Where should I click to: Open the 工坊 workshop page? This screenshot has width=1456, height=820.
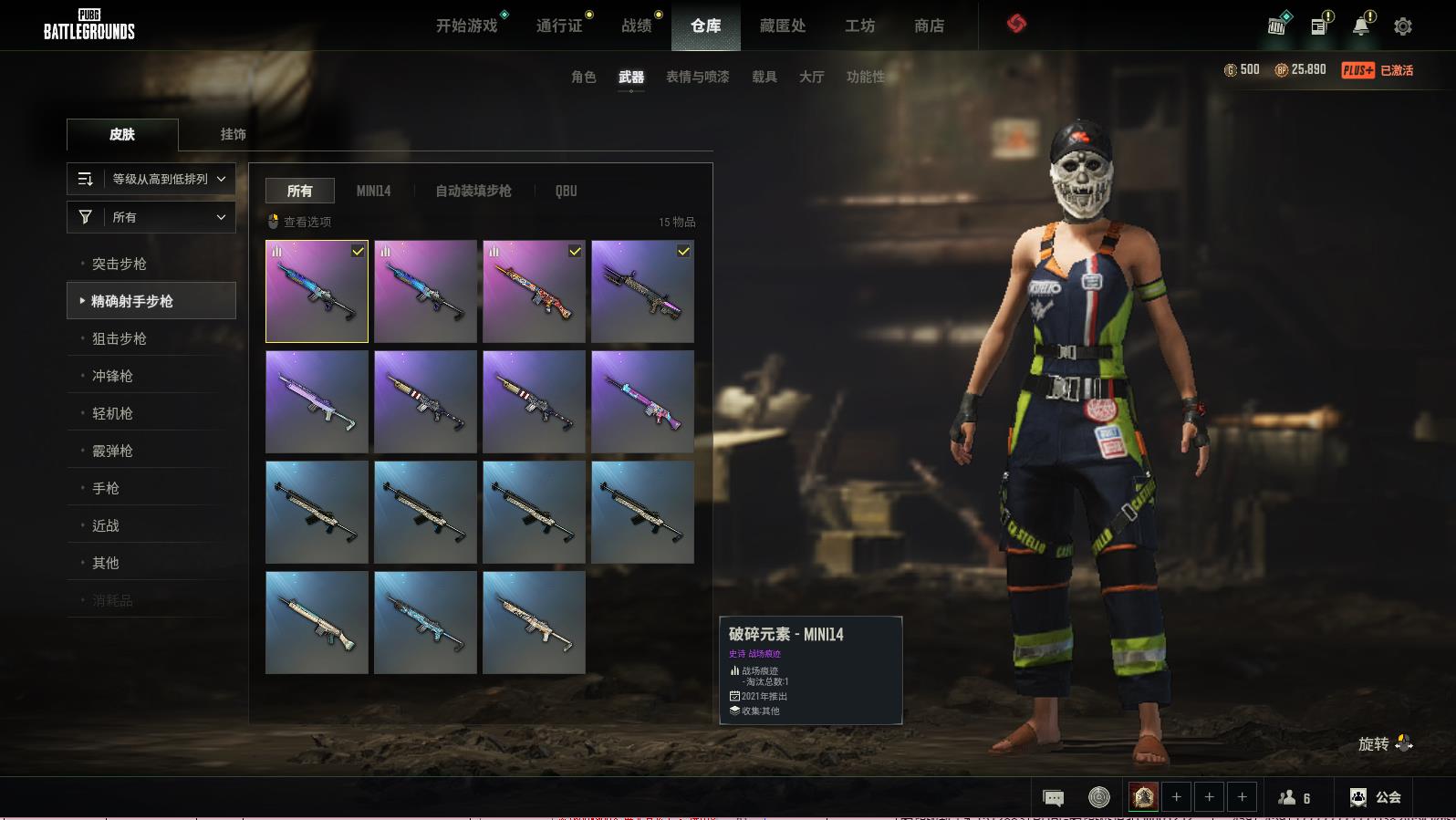(859, 26)
